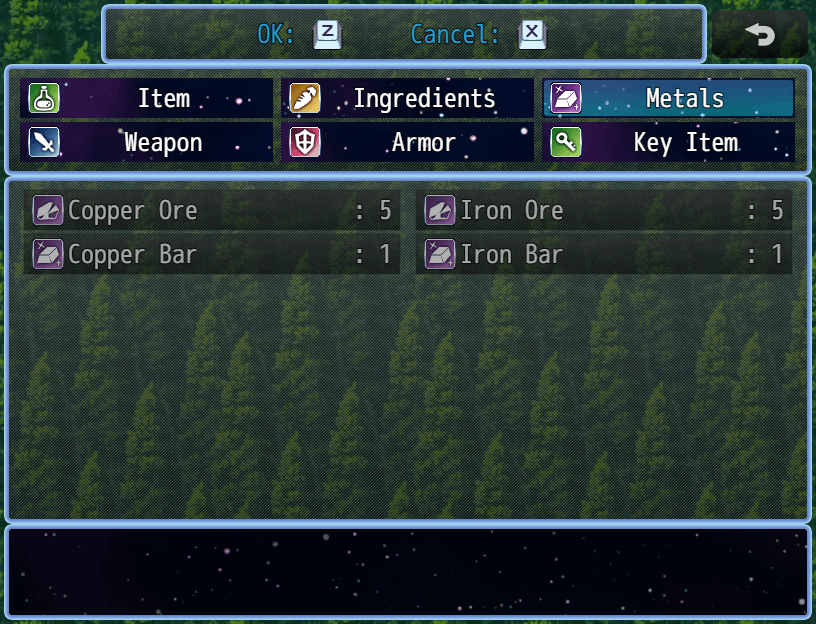The image size is (816, 624).
Task: Open the Ingredients category
Action: 407,99
